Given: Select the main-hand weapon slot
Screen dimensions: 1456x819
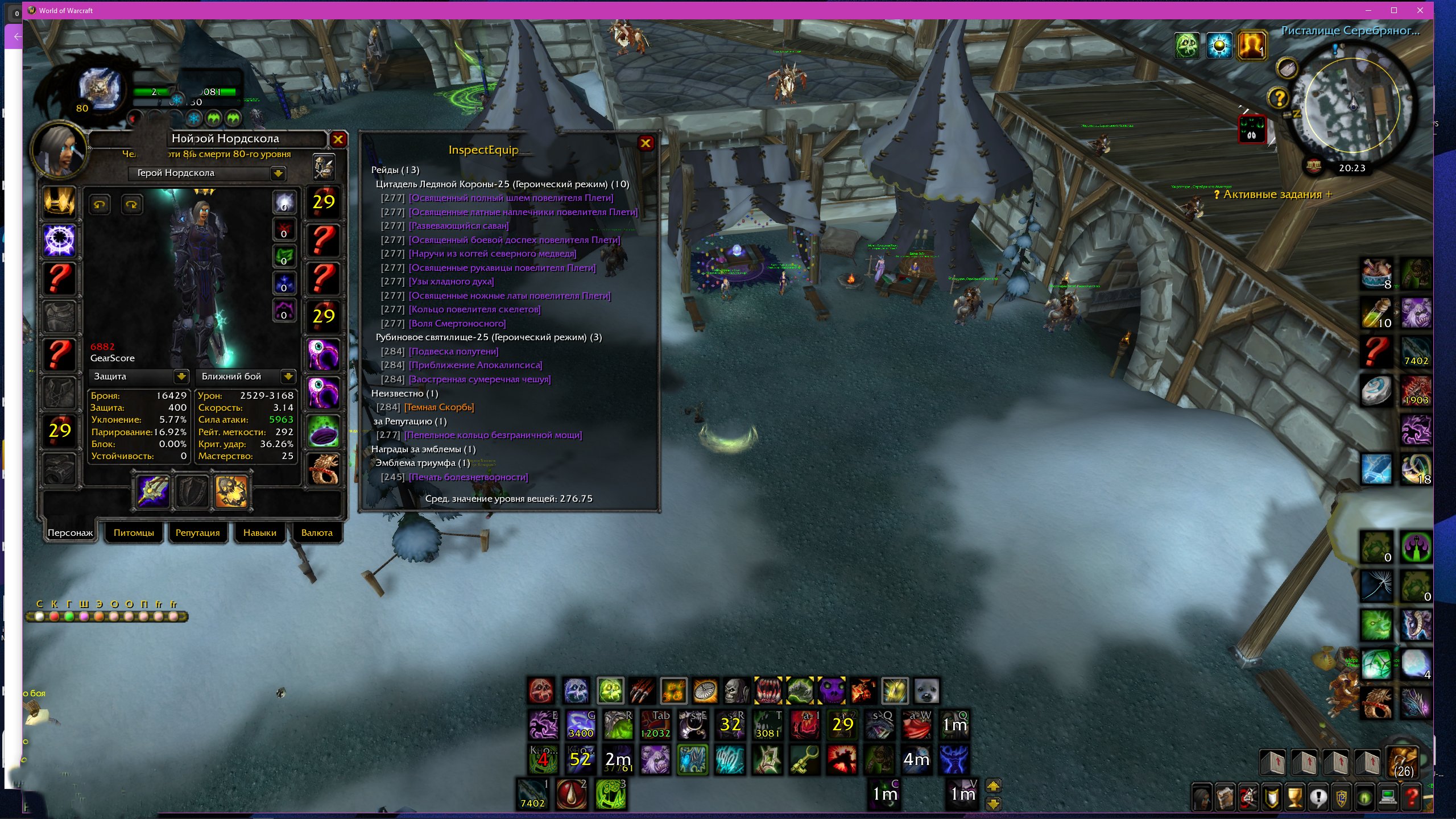Looking at the screenshot, I should 154,491.
